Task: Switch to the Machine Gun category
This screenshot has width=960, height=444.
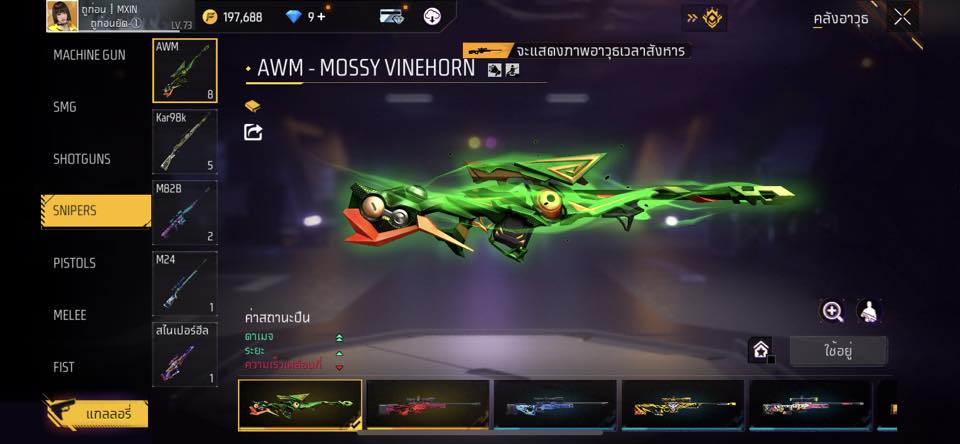Action: [90, 55]
